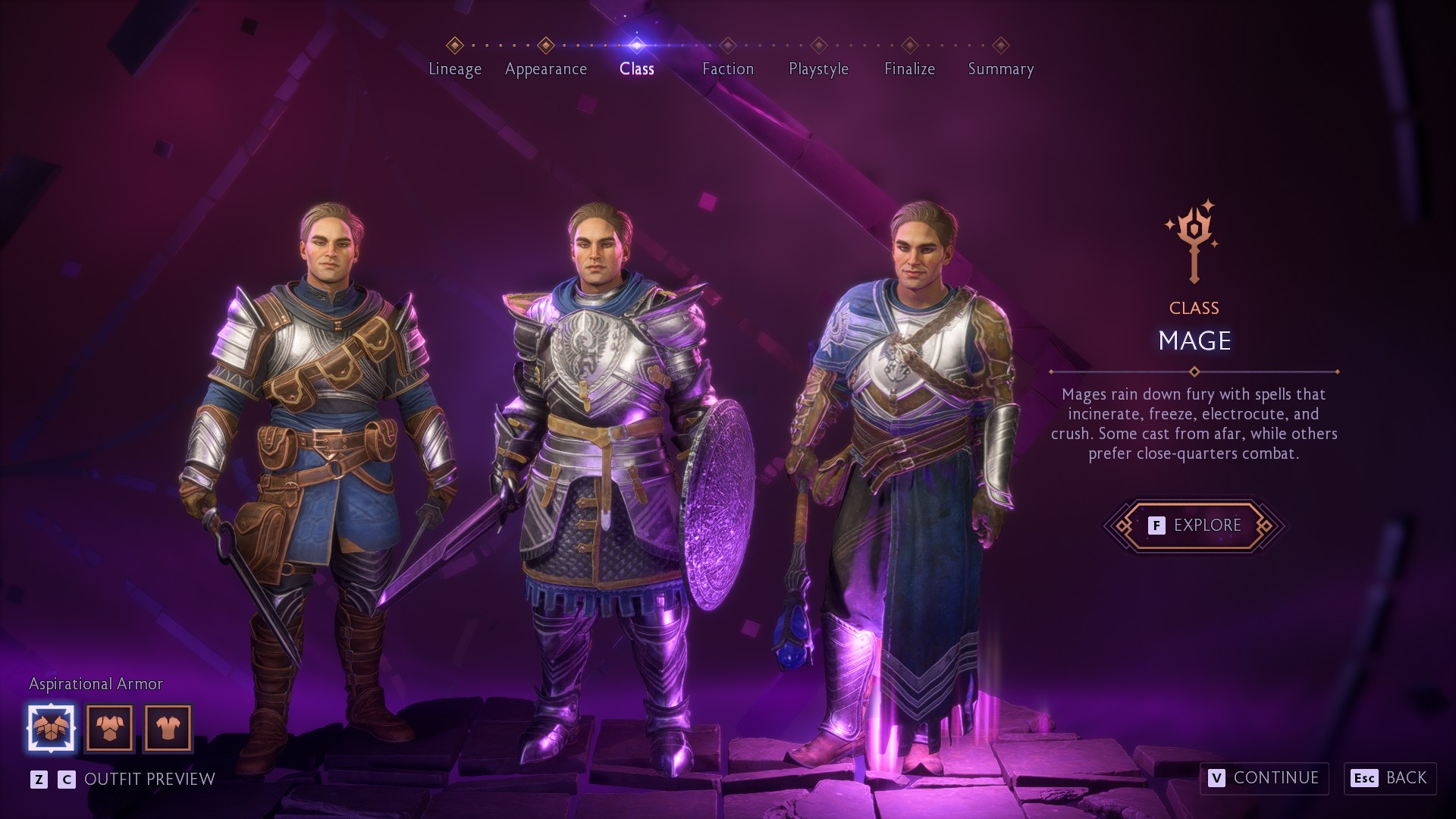Select the heavy aspirational armor preview icon
Screen dimensions: 1456x819
click(x=52, y=728)
